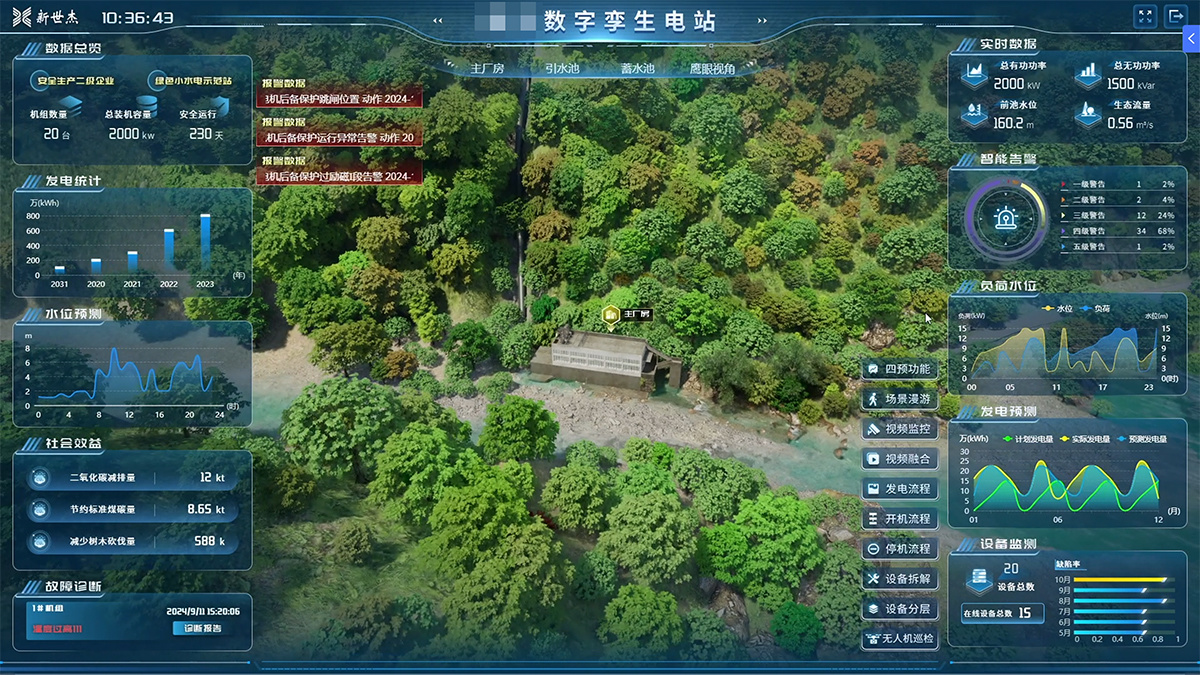Switch to the 主厂房 view tab
This screenshot has width=1200, height=675.
click(x=486, y=69)
